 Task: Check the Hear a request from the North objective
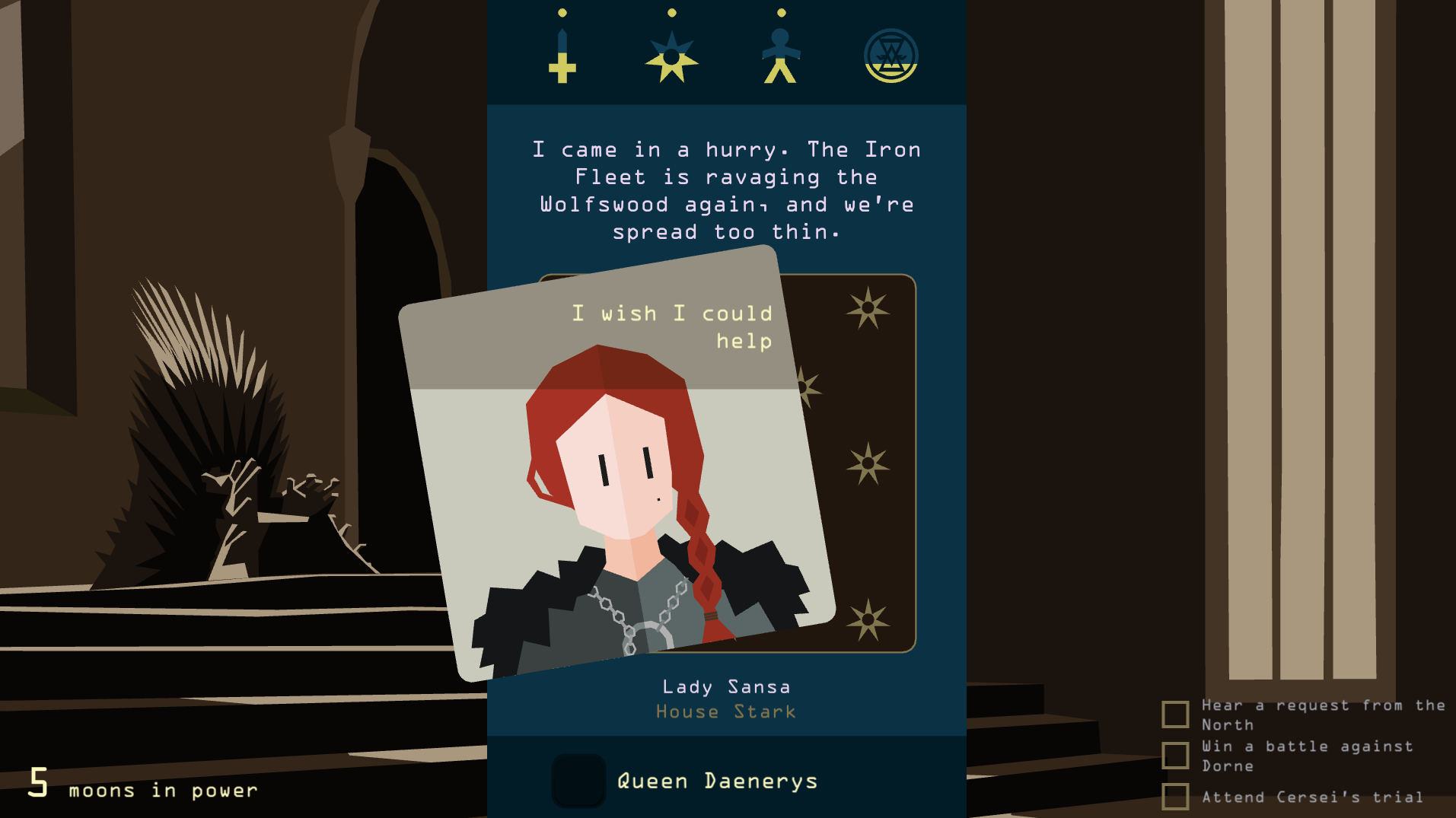coord(1174,715)
